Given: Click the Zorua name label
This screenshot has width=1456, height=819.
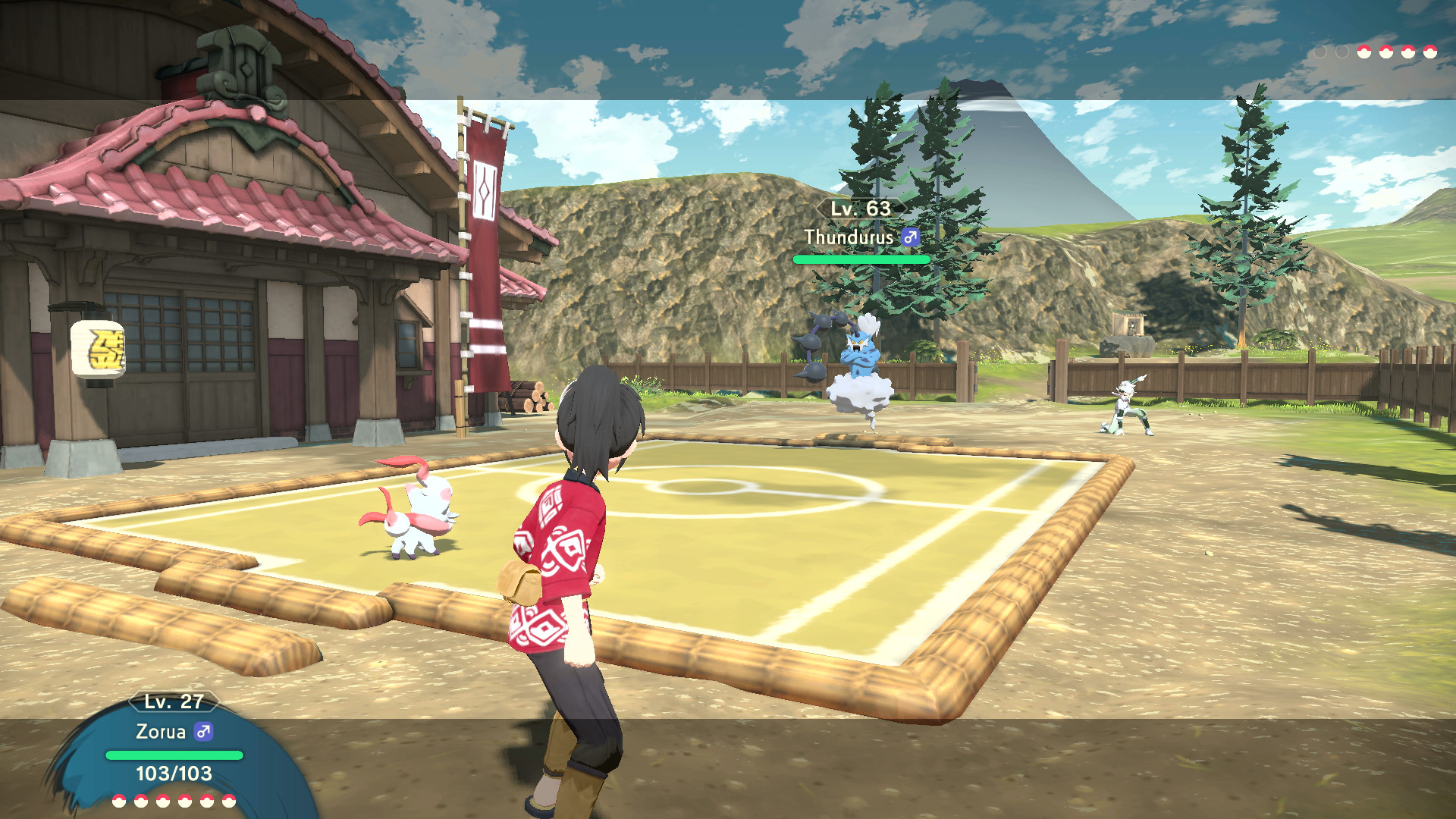Looking at the screenshot, I should click(163, 731).
